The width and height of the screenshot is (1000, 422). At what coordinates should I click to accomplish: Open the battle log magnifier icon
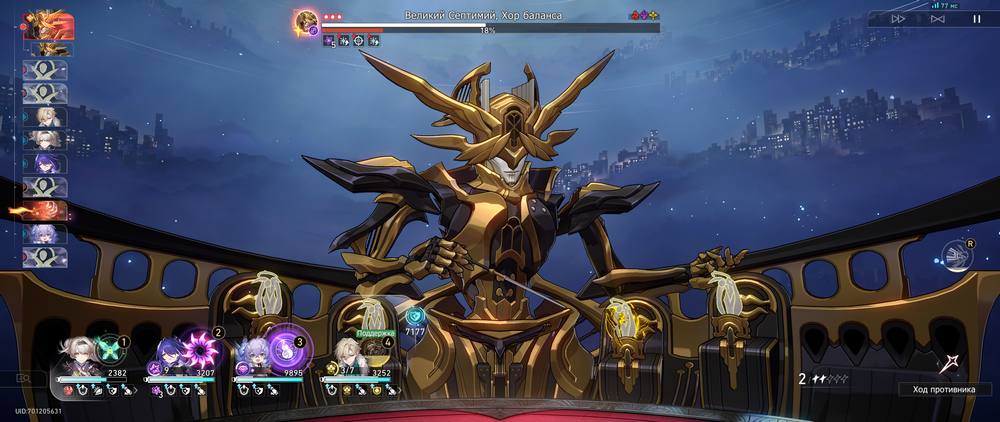click(x=23, y=379)
